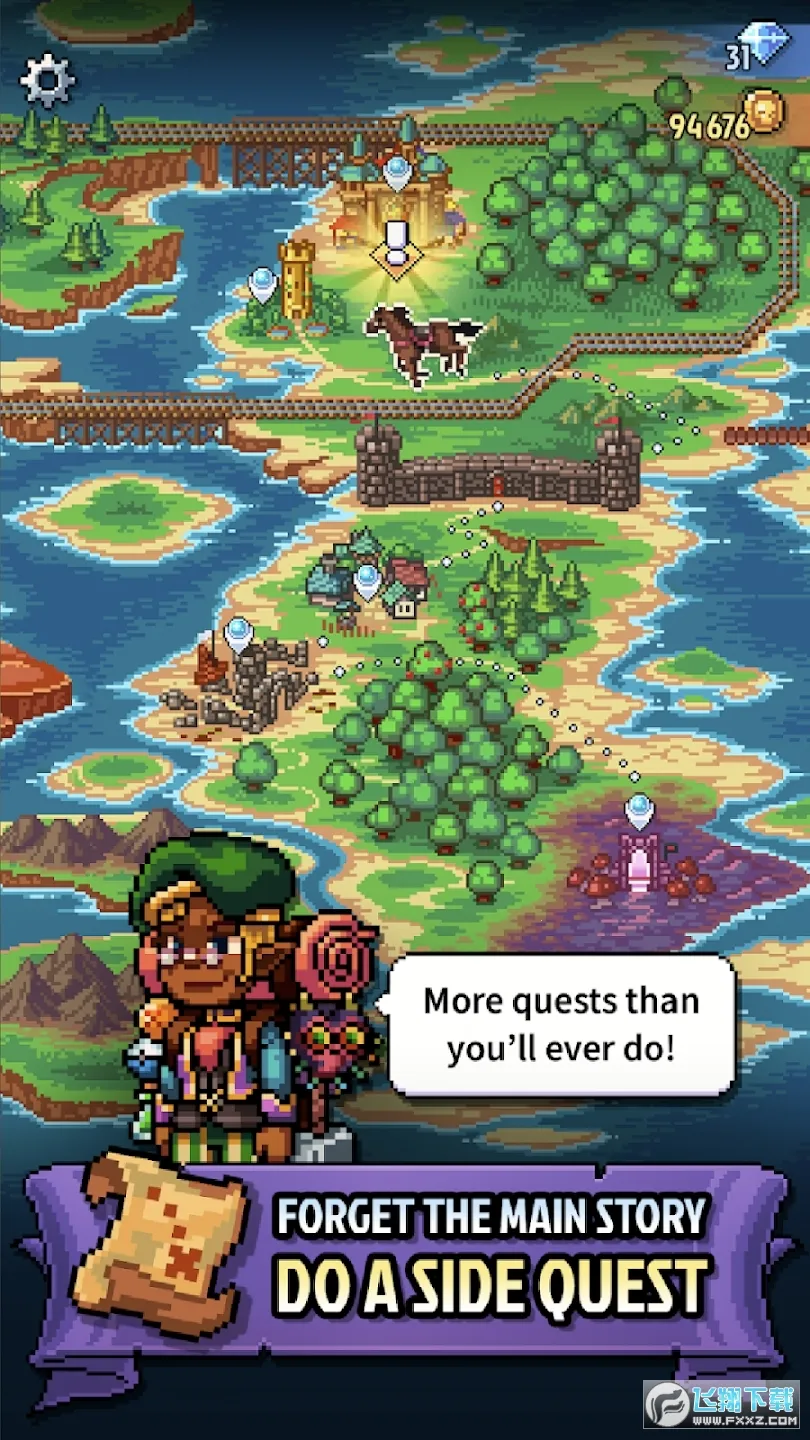
Task: Select the map pin above the castle
Action: (x=397, y=171)
